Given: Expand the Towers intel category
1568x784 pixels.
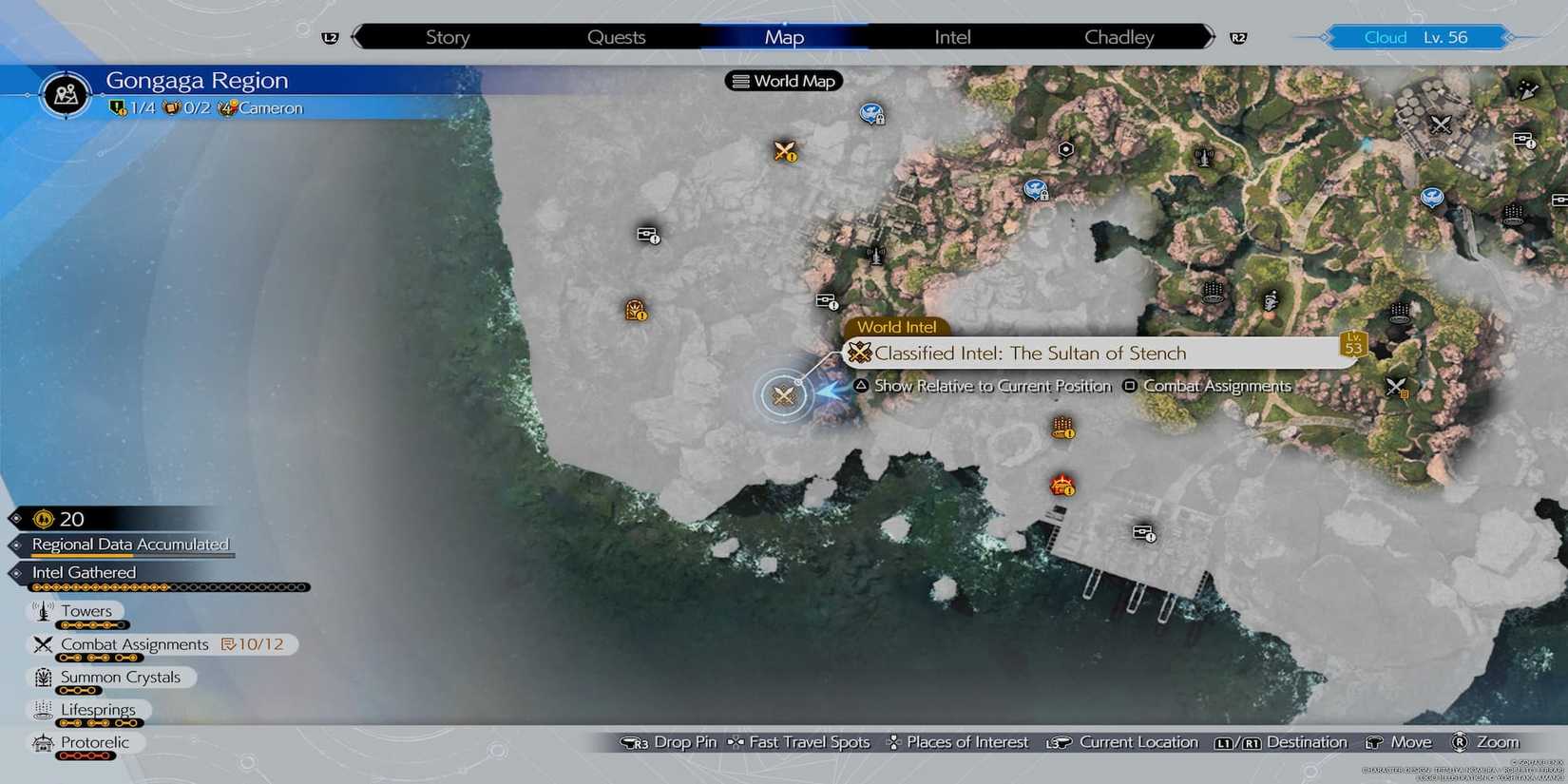Looking at the screenshot, I should tap(86, 611).
